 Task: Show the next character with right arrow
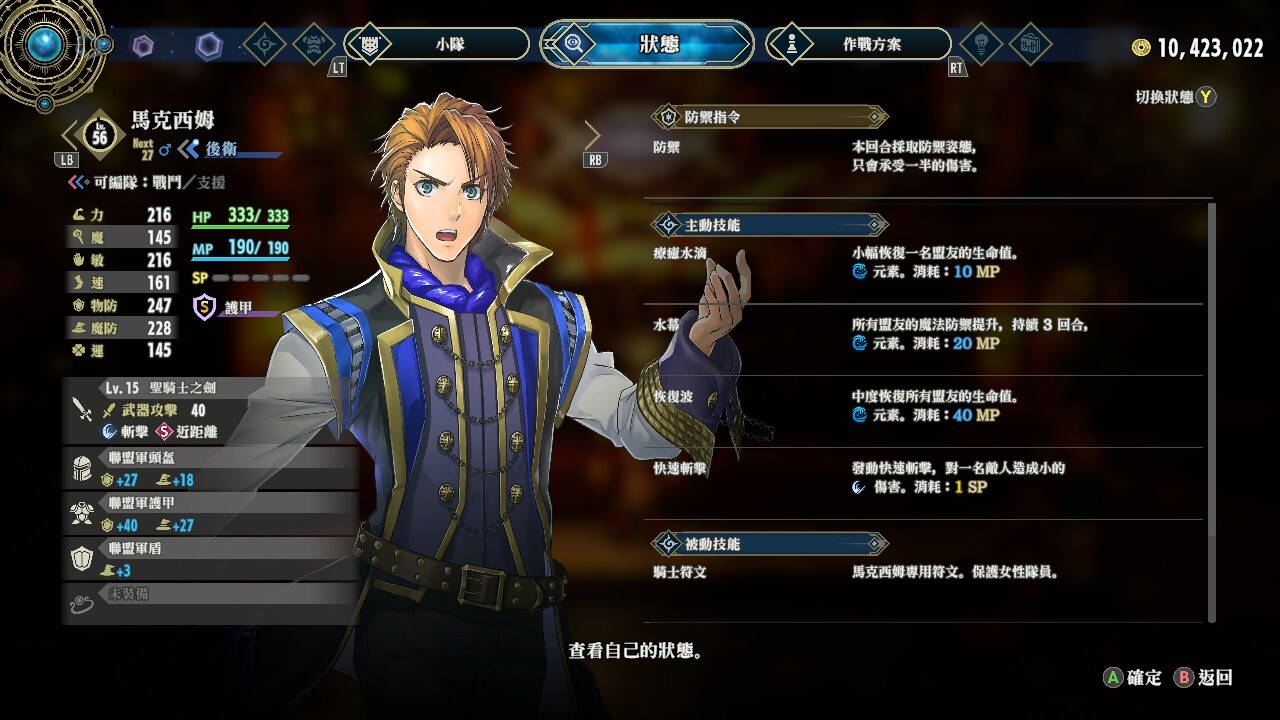pos(593,136)
